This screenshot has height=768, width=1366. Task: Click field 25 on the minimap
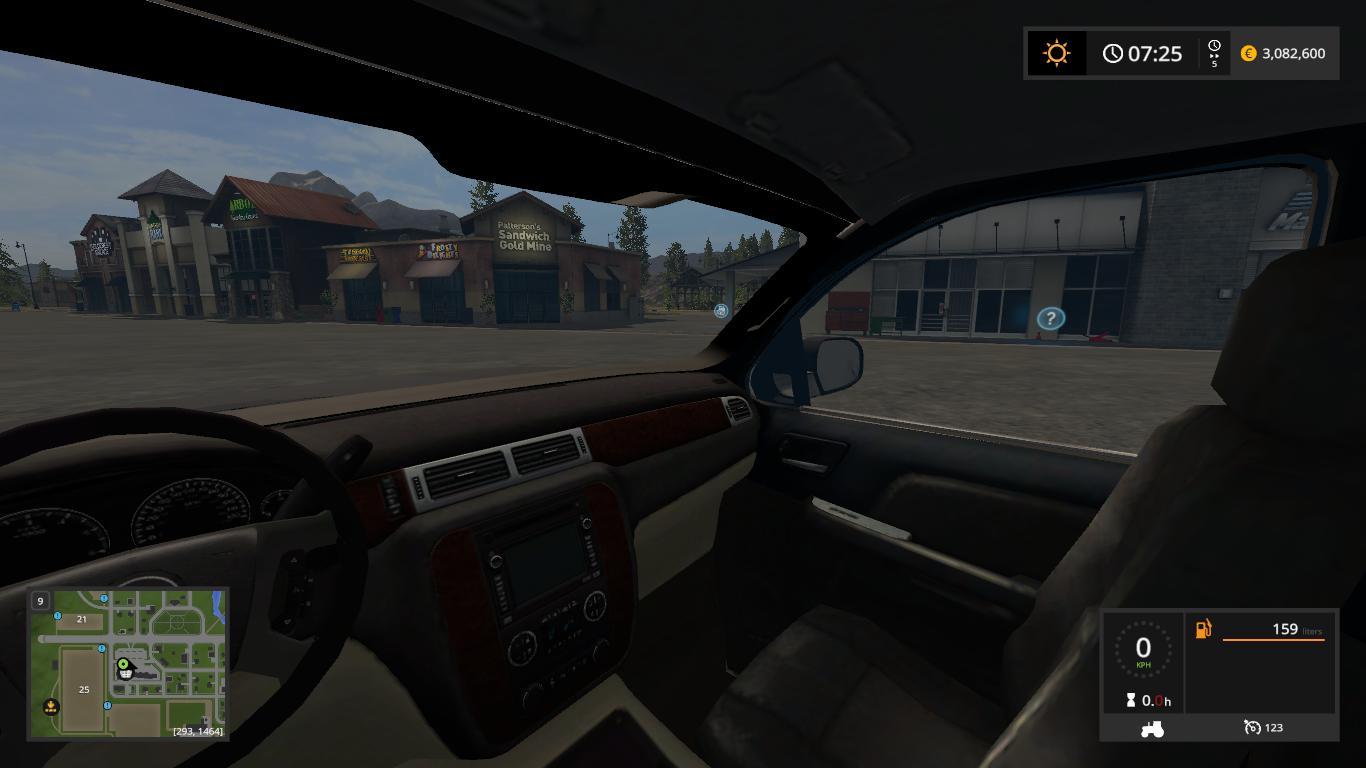point(84,689)
